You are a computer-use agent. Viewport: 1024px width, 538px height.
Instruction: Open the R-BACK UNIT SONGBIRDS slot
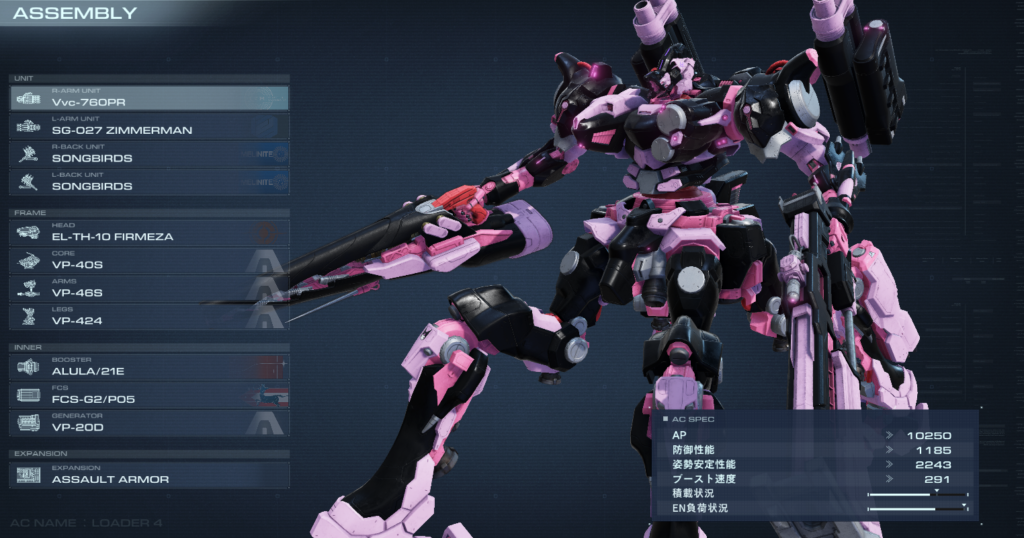pyautogui.click(x=150, y=154)
